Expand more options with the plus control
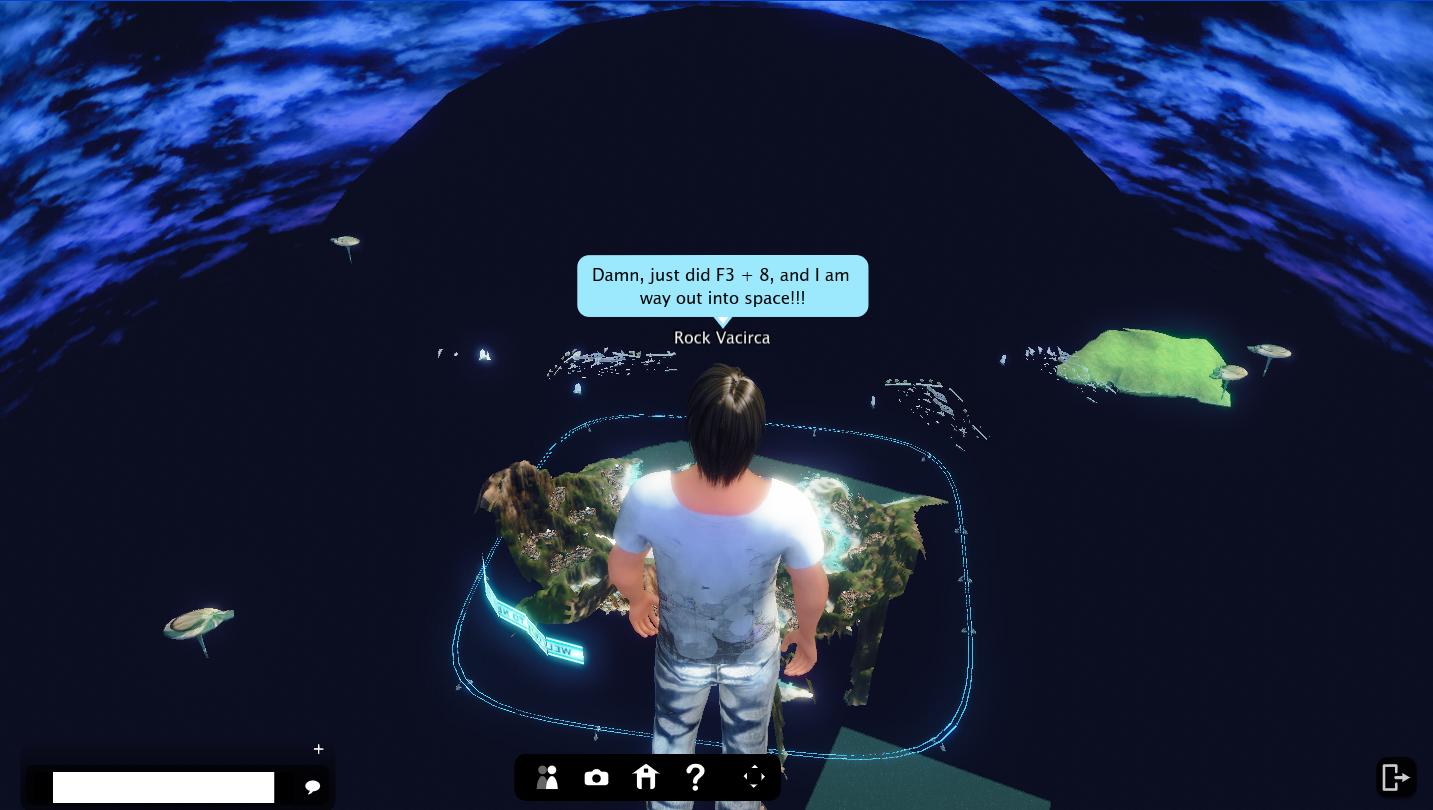Image resolution: width=1433 pixels, height=810 pixels. [318, 749]
